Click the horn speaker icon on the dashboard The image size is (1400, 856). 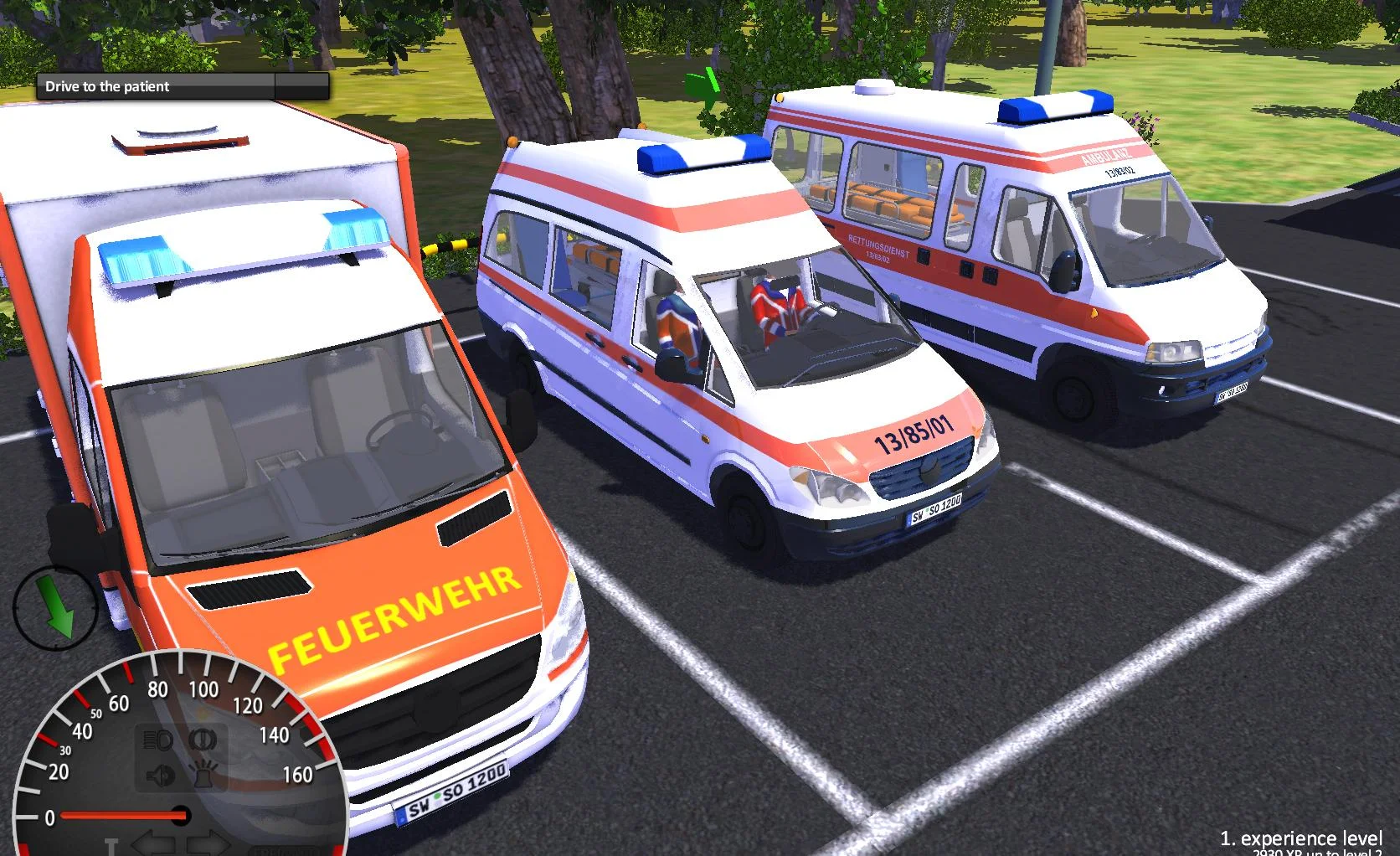tap(160, 774)
